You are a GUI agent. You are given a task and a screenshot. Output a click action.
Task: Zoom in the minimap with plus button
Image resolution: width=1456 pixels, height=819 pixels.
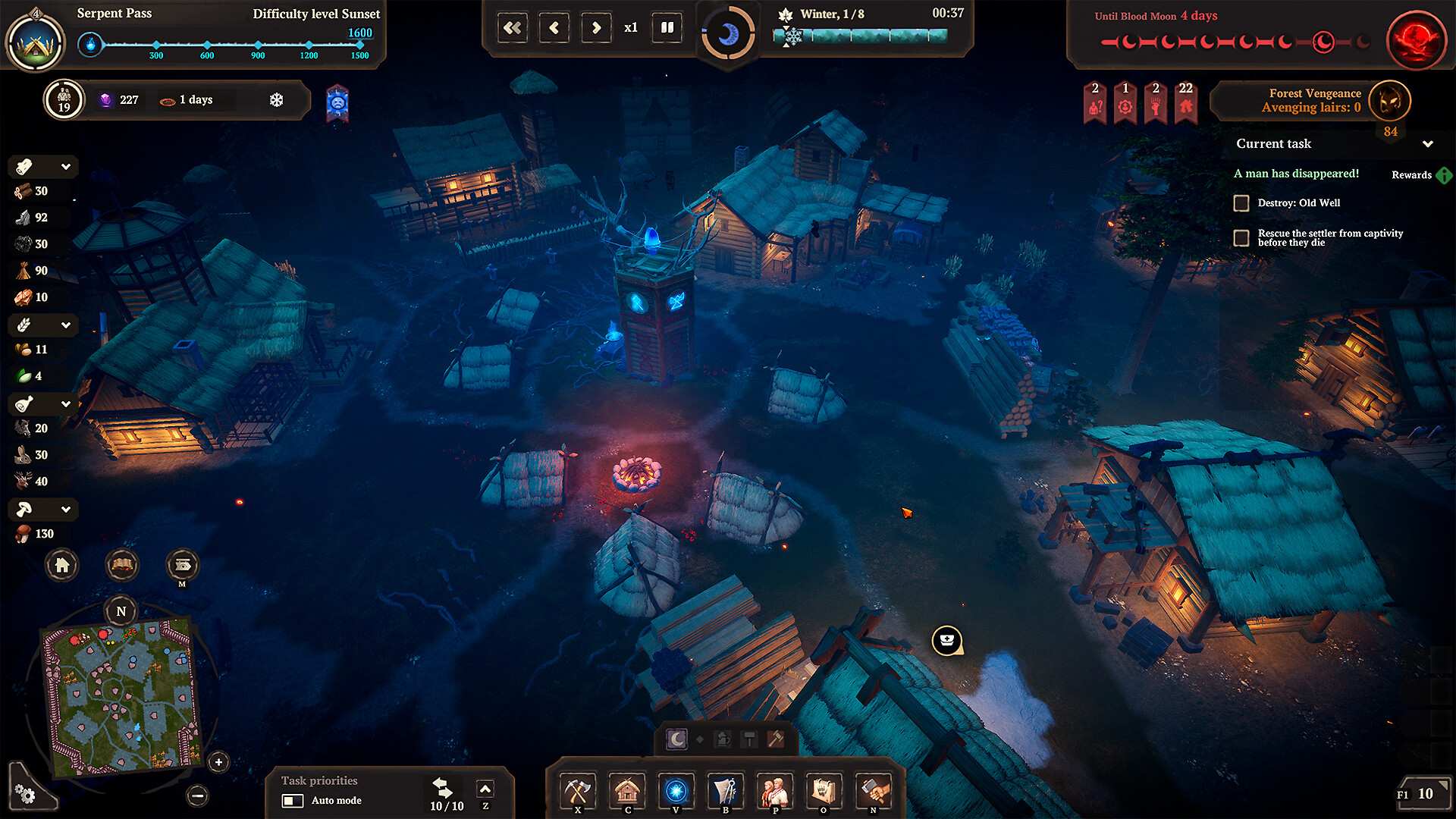click(218, 762)
